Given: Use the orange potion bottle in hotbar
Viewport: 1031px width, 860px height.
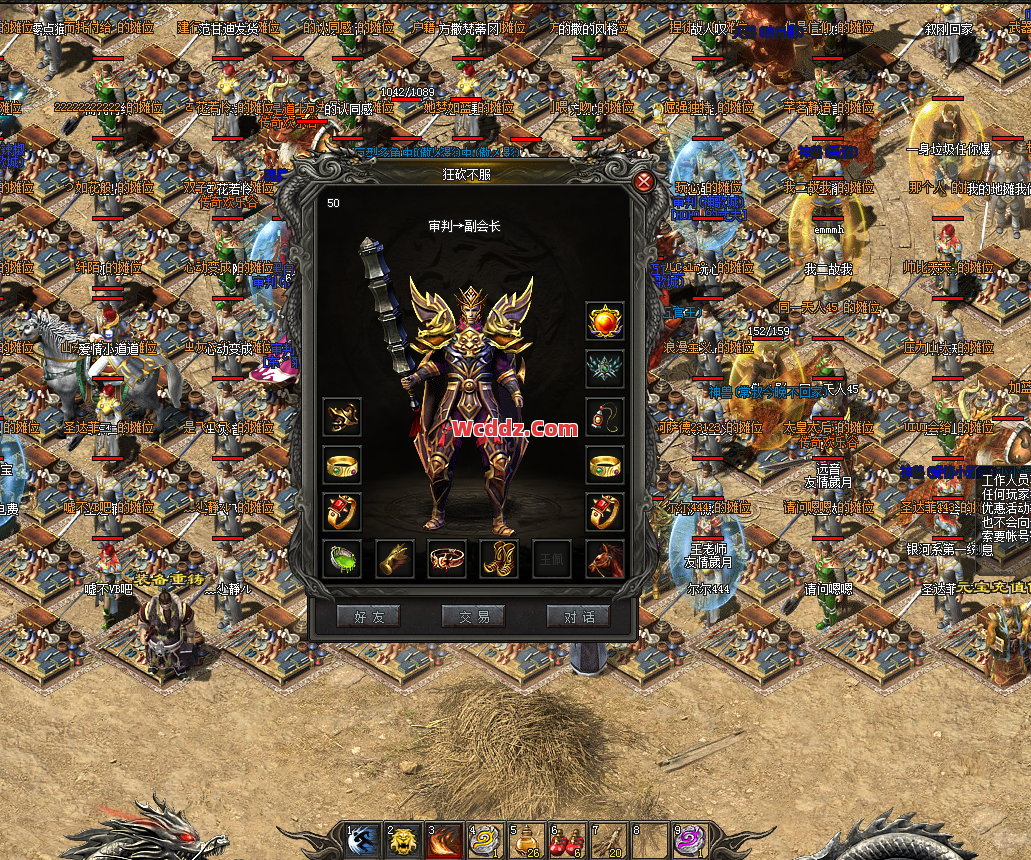Looking at the screenshot, I should 525,842.
